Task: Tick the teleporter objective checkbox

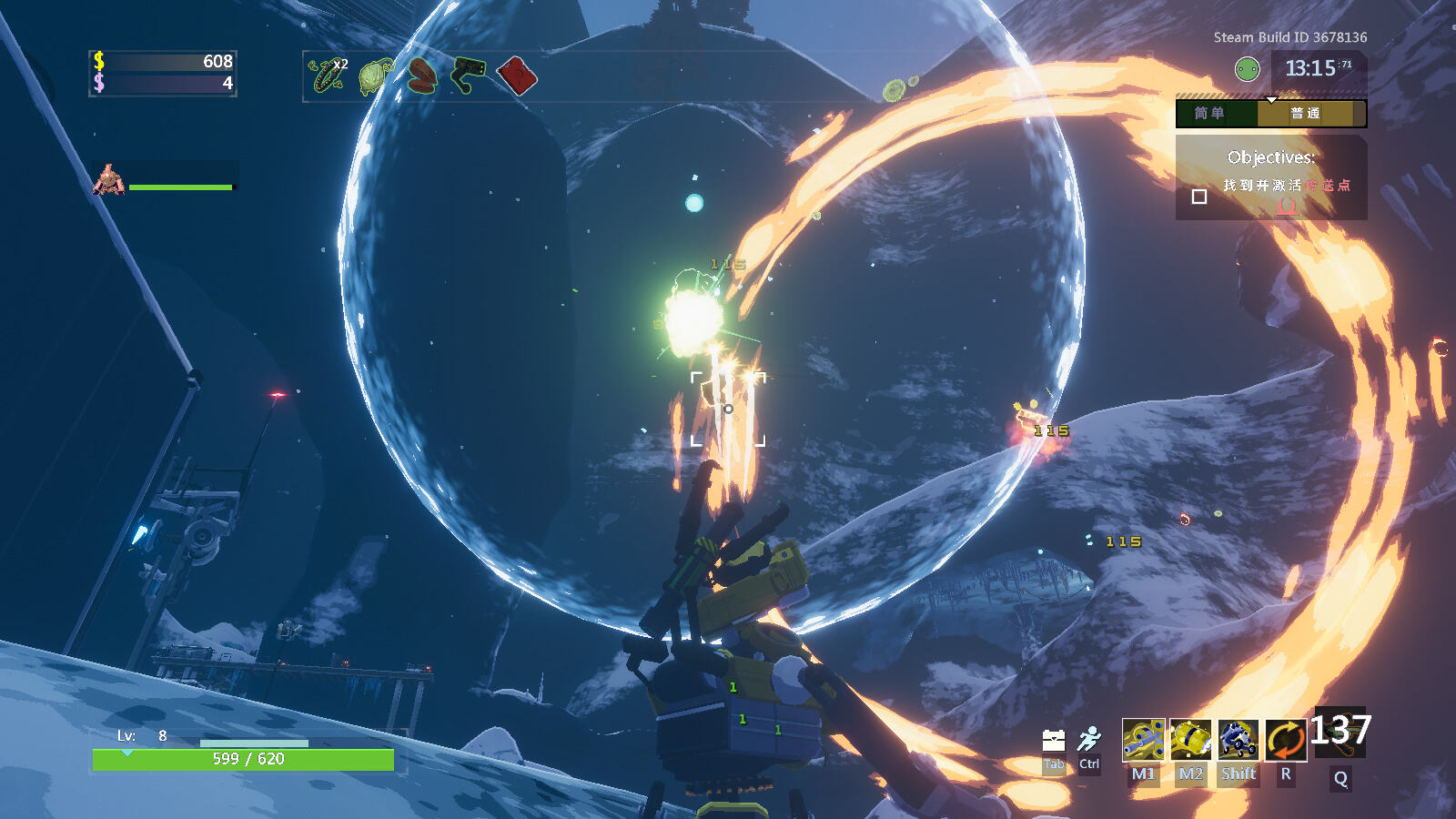Action: tap(1199, 197)
